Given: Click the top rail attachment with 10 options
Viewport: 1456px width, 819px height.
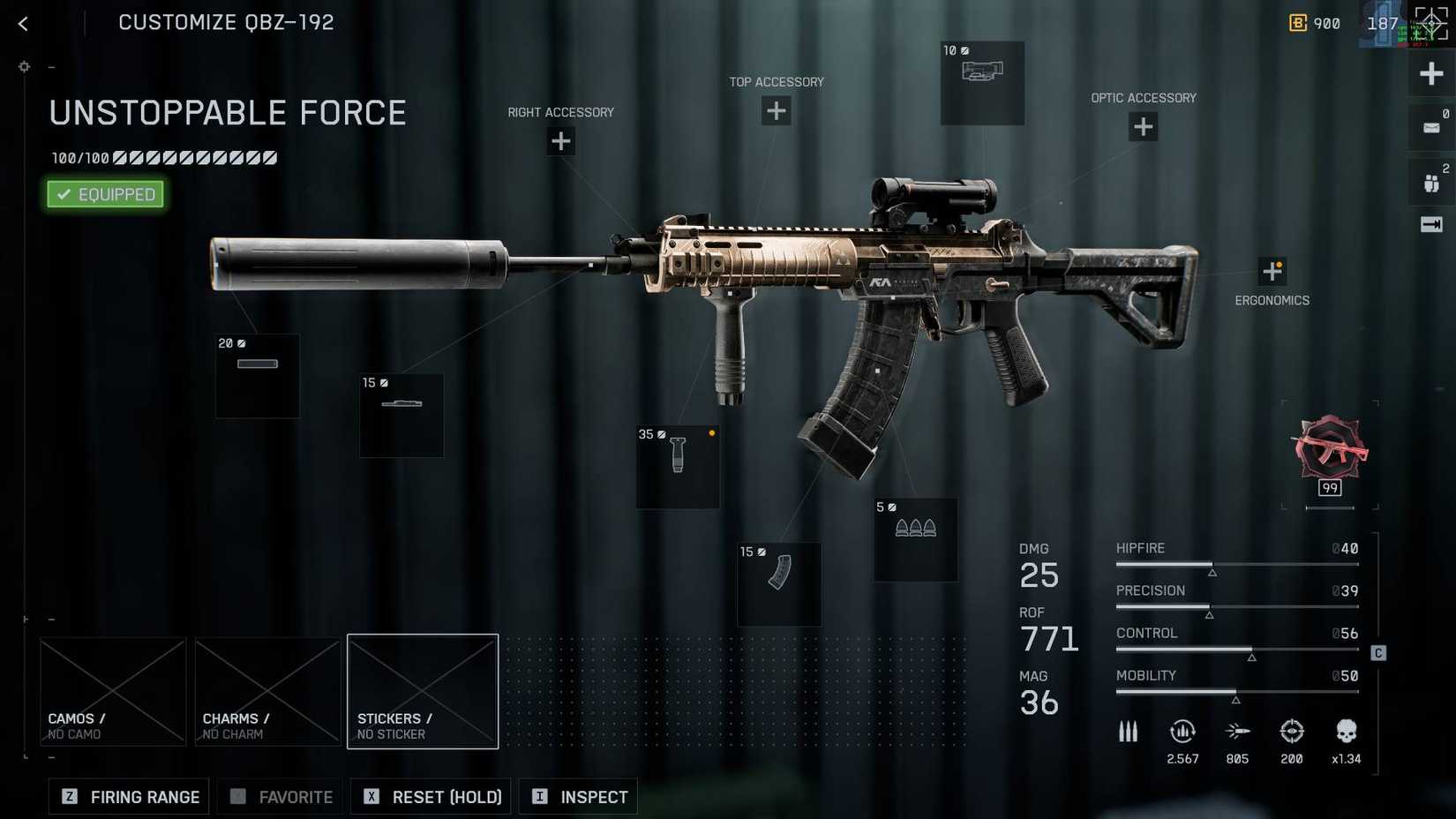Looking at the screenshot, I should [982, 82].
